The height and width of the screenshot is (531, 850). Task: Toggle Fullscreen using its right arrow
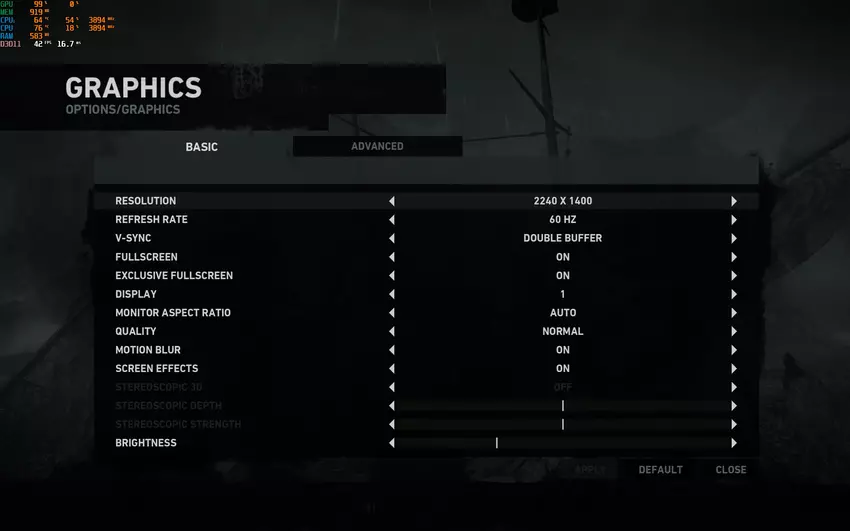[x=734, y=257]
